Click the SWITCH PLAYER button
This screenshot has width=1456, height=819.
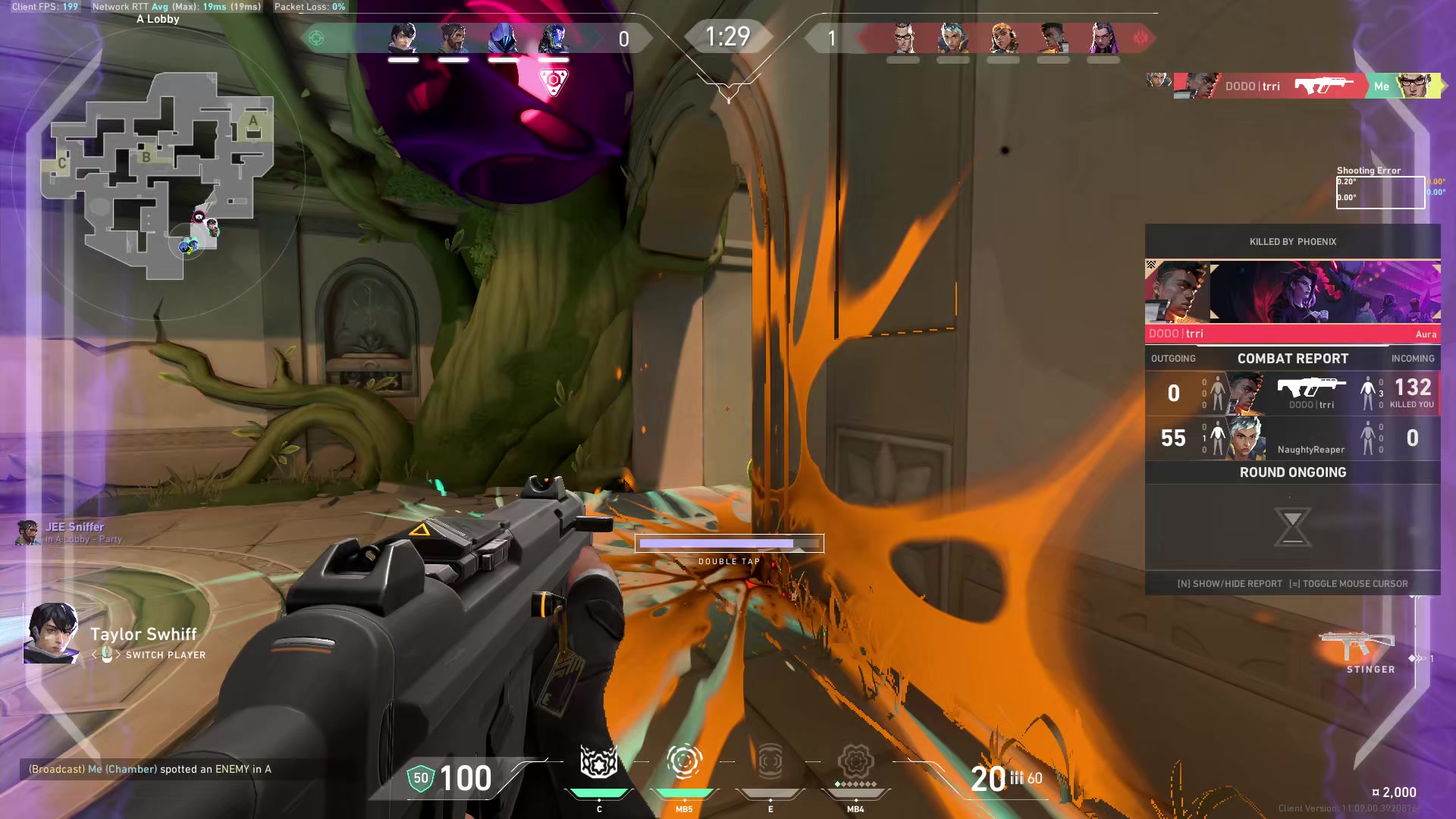pyautogui.click(x=166, y=654)
